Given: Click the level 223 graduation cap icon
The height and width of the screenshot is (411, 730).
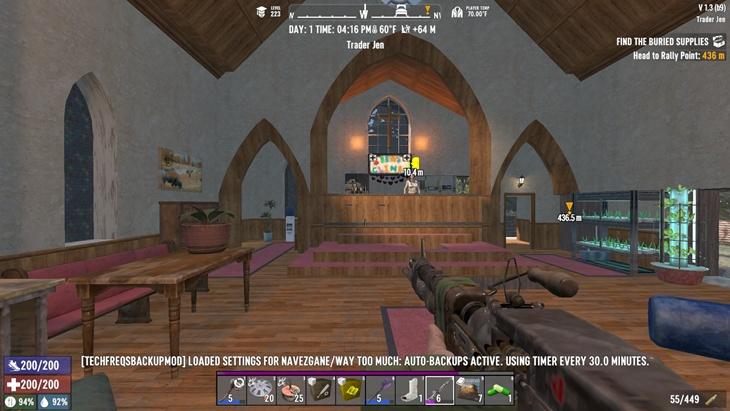Looking at the screenshot, I should tap(262, 12).
